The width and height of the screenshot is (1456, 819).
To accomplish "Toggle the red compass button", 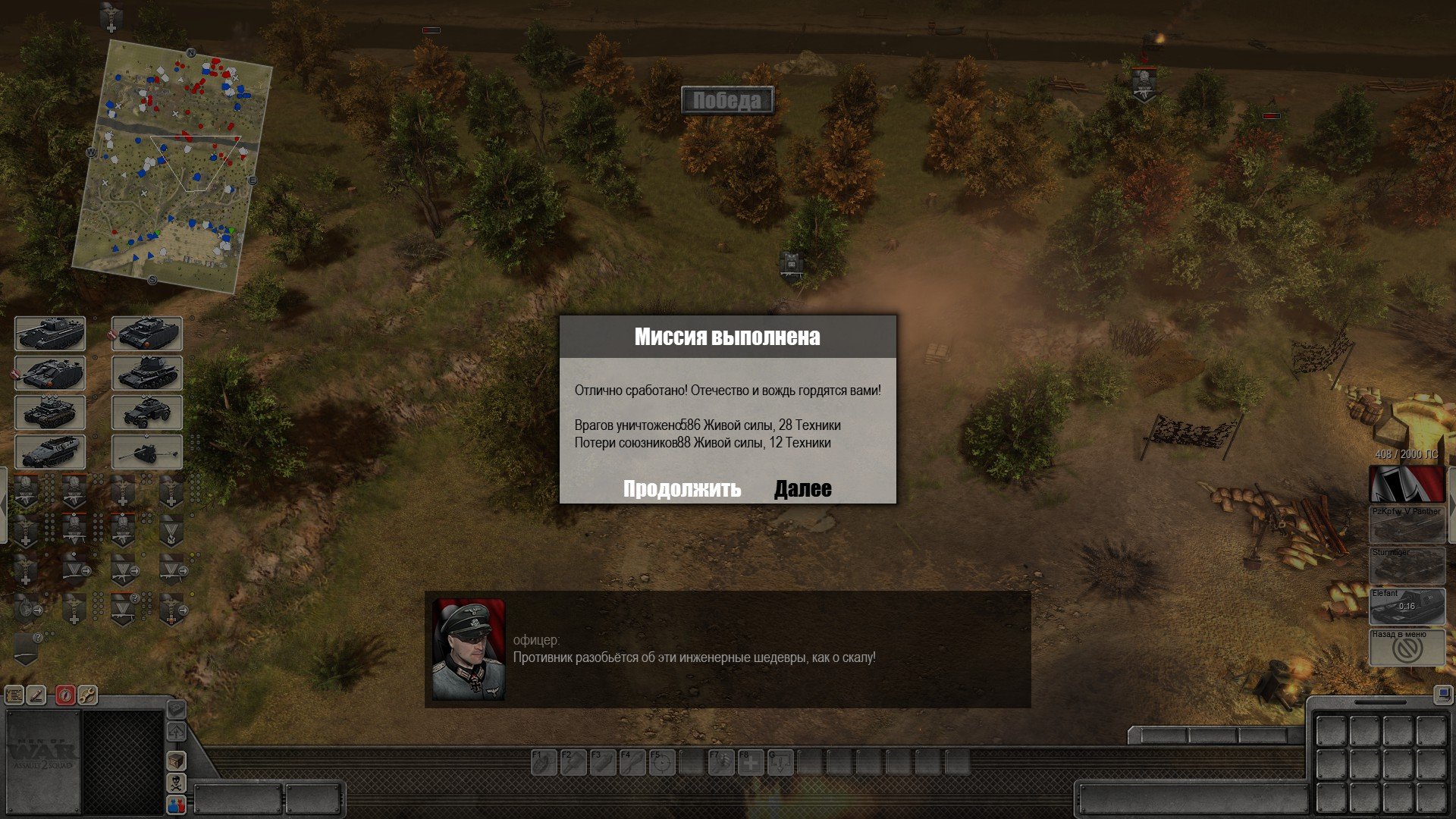I will [x=66, y=695].
